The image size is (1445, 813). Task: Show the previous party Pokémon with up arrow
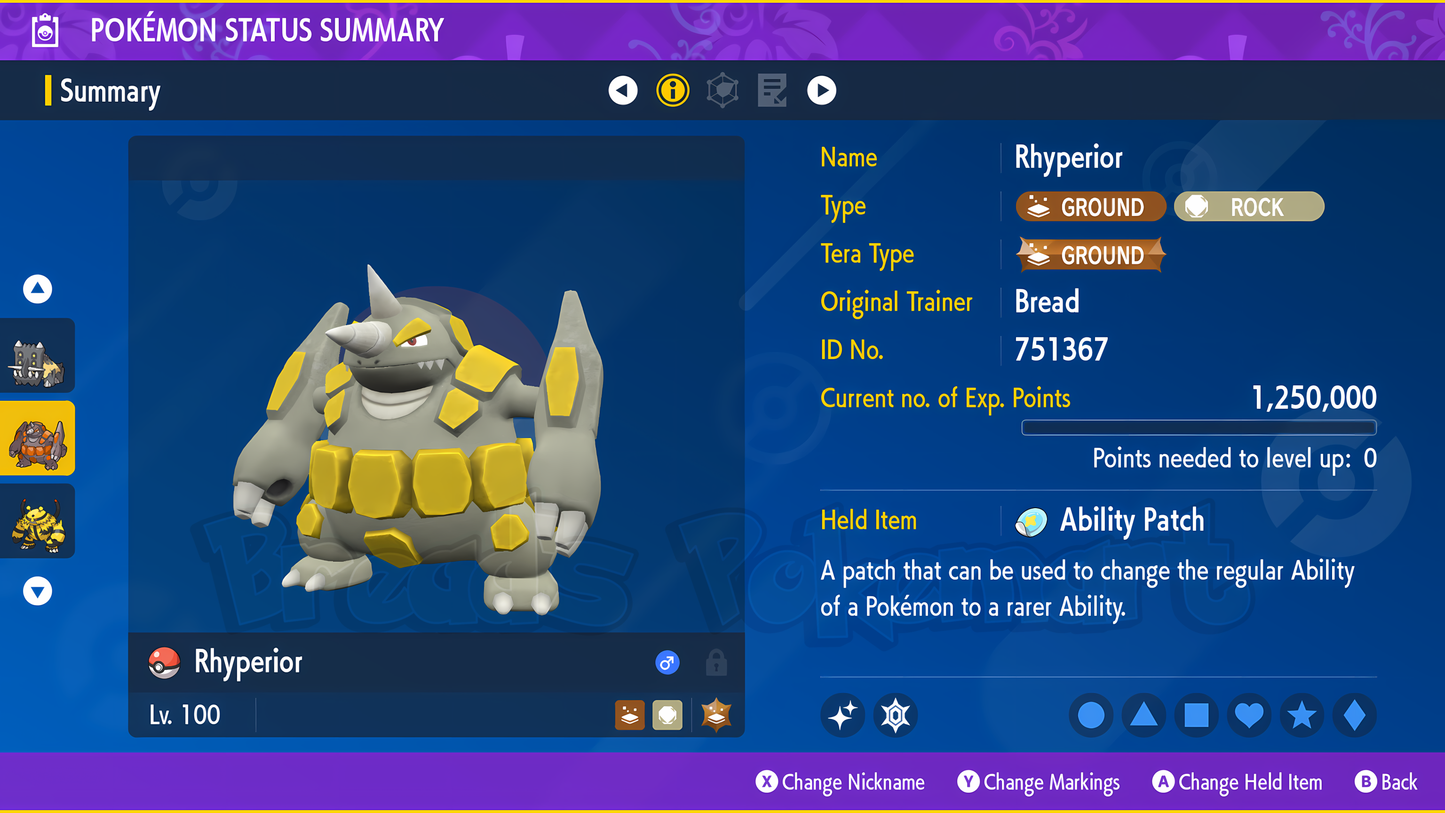click(38, 289)
